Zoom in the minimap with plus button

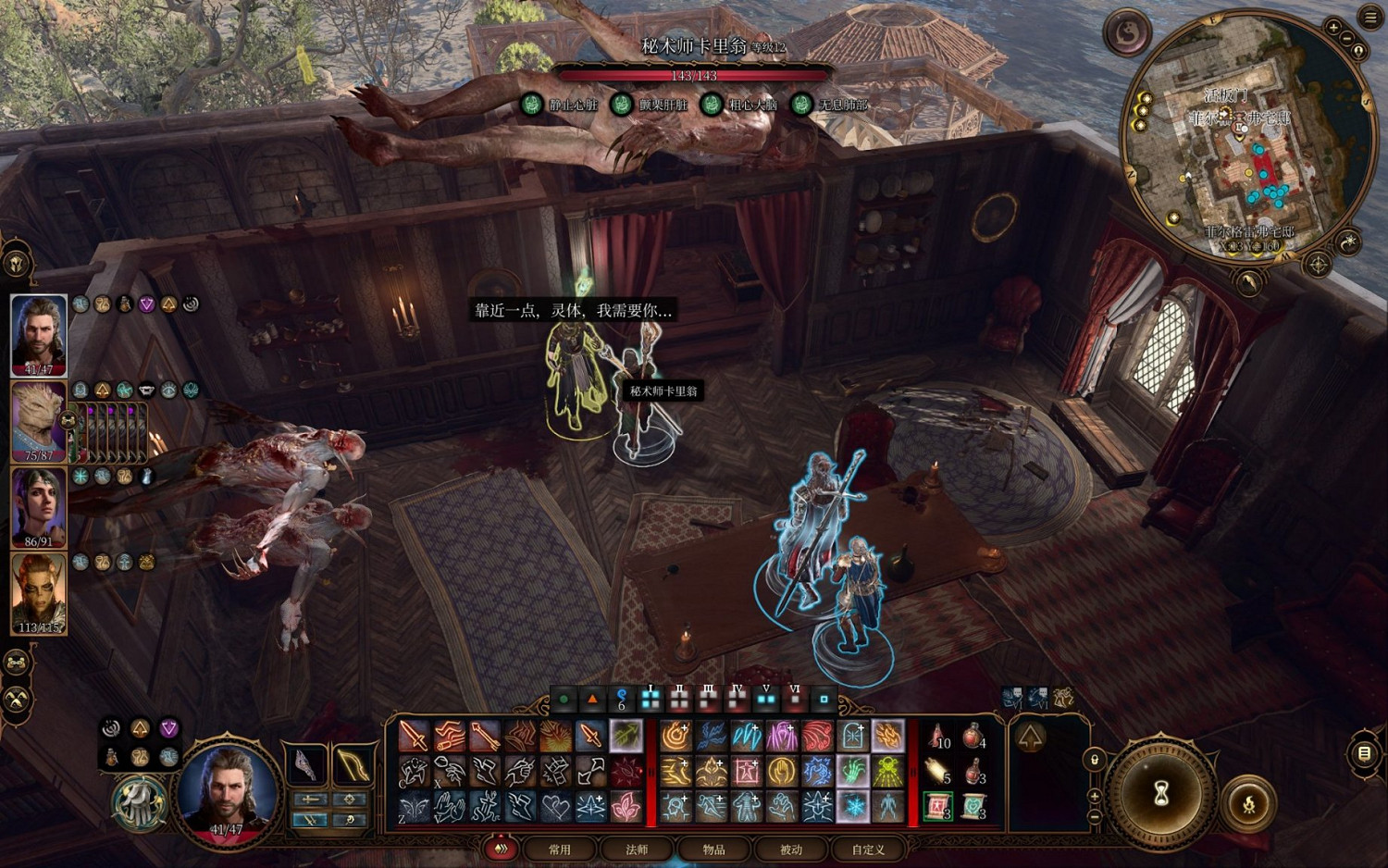(x=1334, y=28)
